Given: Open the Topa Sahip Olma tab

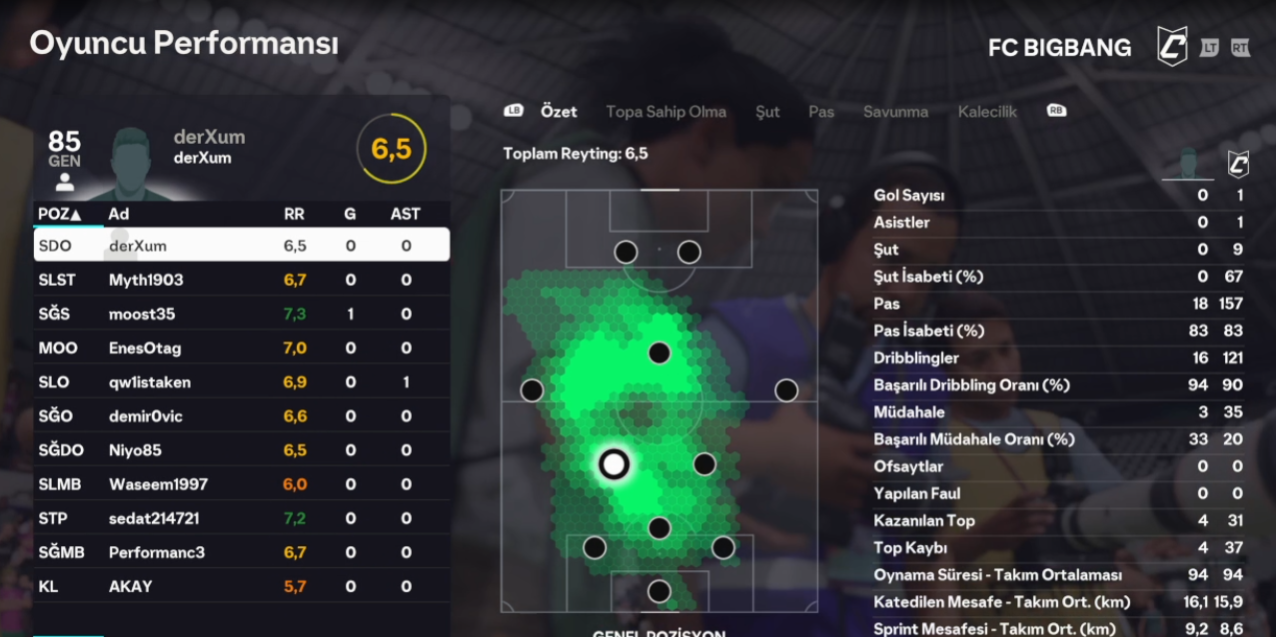Looking at the screenshot, I should (x=665, y=112).
